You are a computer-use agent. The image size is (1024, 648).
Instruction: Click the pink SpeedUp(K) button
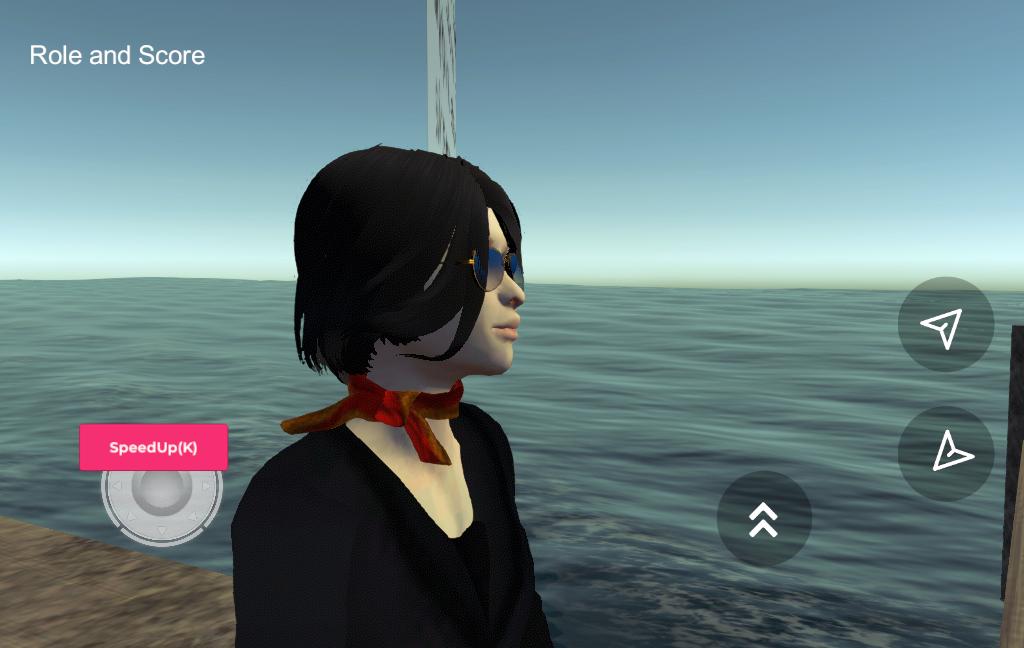tap(153, 447)
